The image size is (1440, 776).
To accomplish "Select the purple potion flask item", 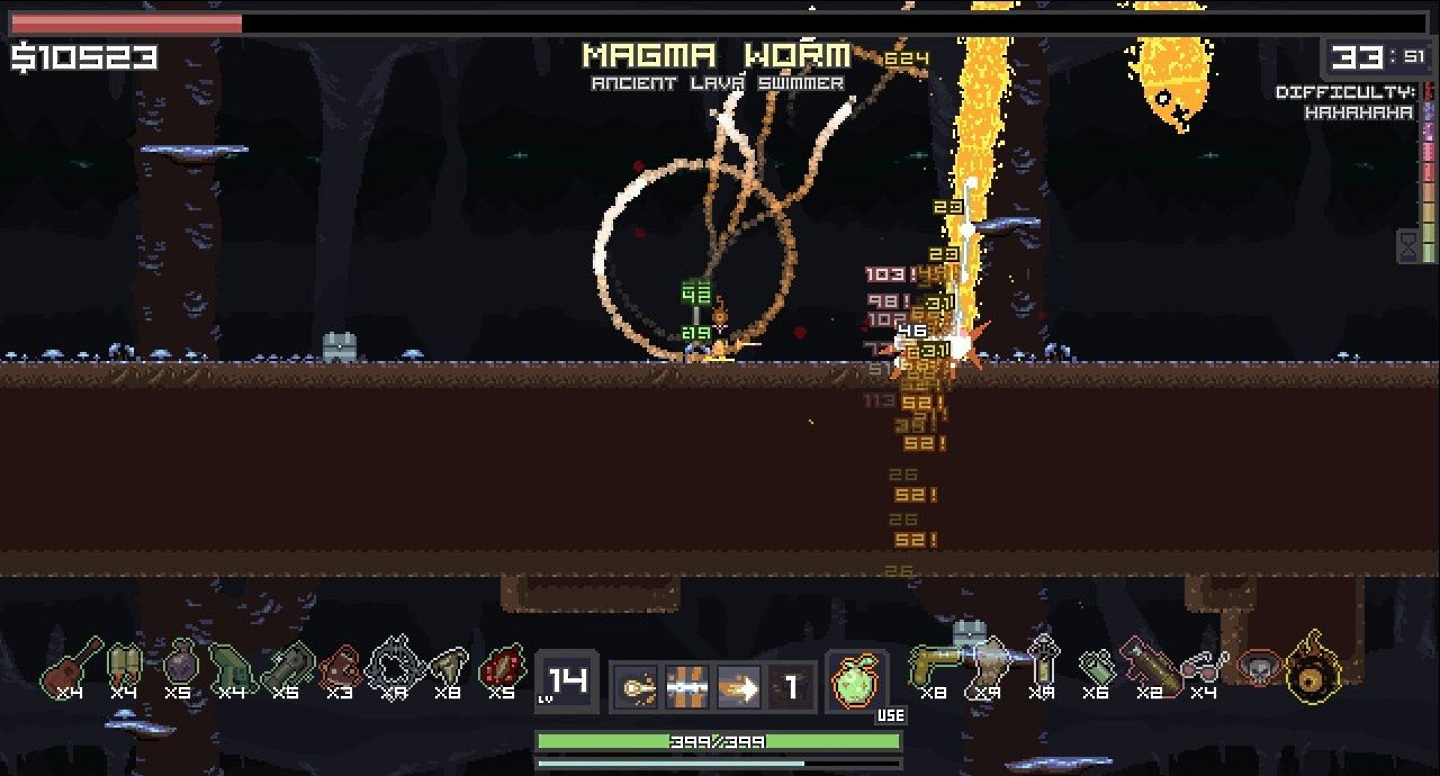I will click(181, 665).
